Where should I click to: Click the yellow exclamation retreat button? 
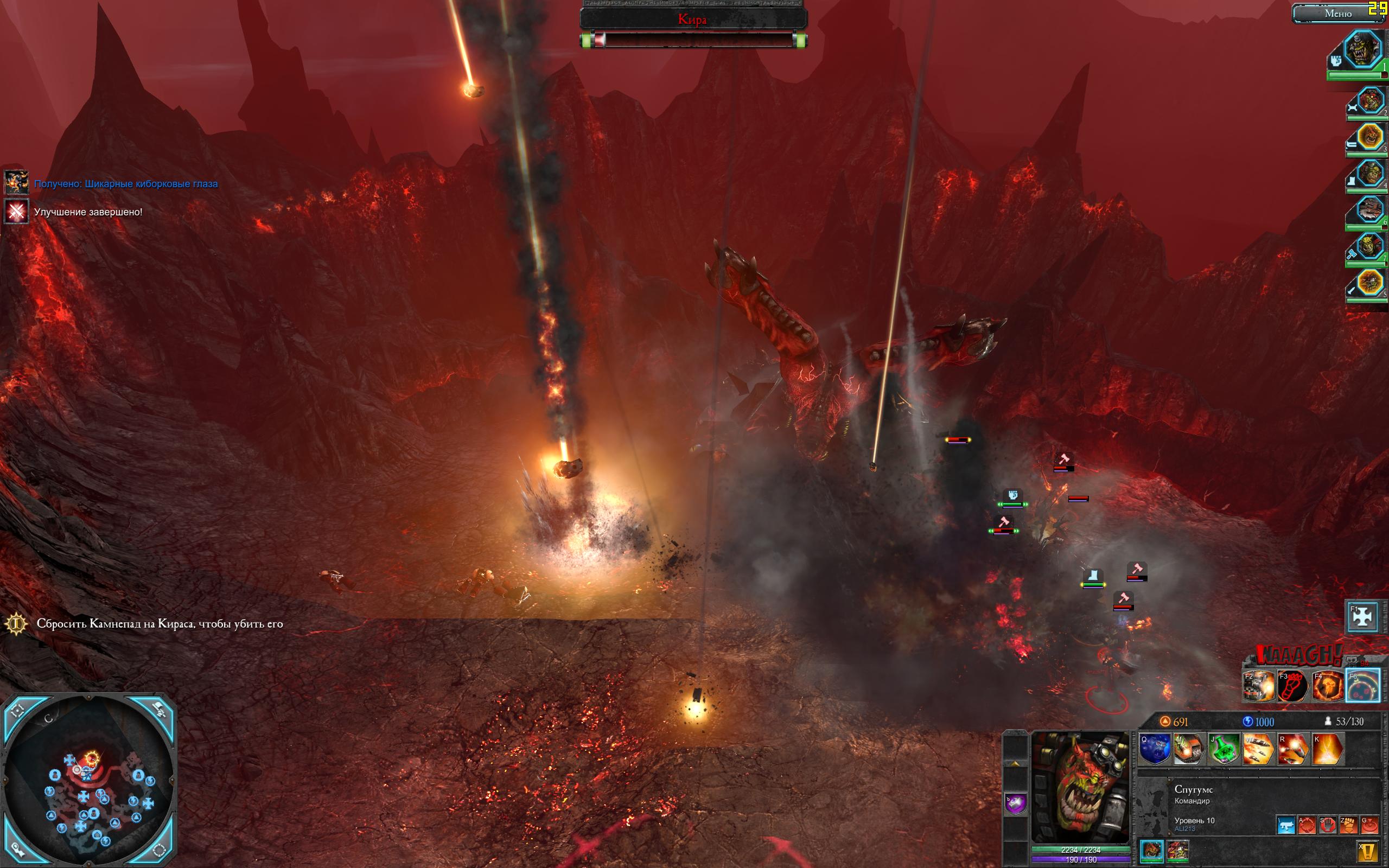pos(1368,851)
